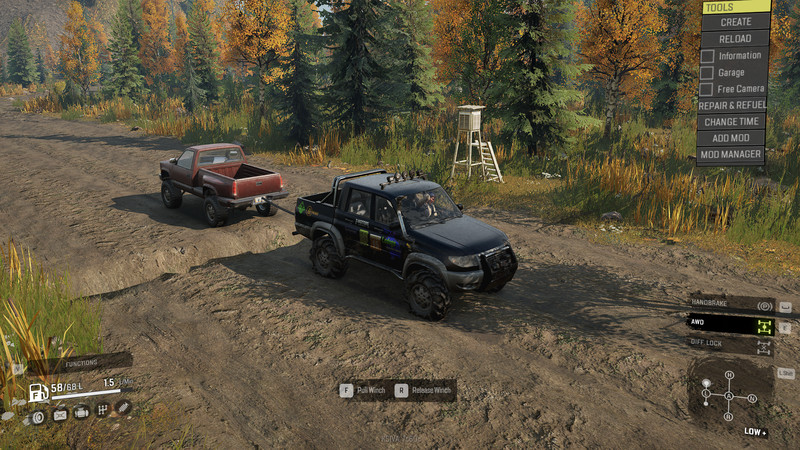Click the fuel pump icon
The image size is (800, 450).
coord(38,391)
